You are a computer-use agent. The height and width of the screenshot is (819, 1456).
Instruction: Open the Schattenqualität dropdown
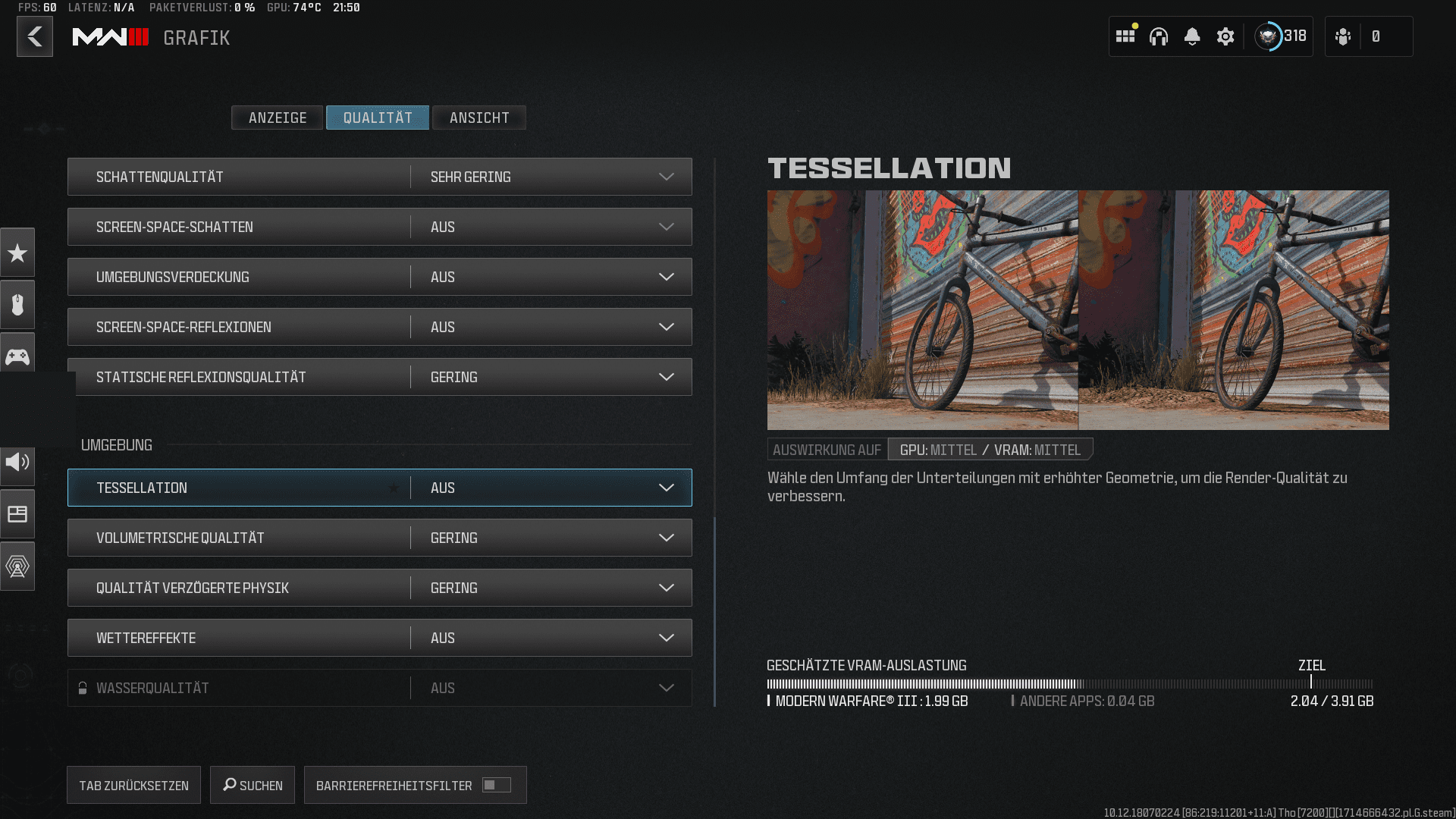[x=551, y=177]
